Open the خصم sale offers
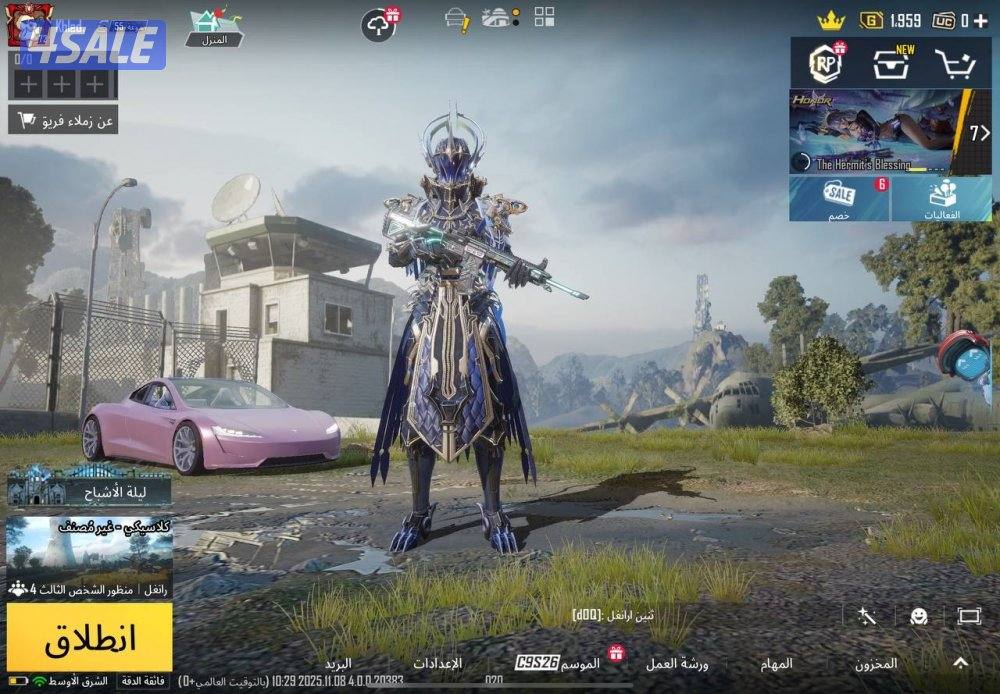 (839, 199)
